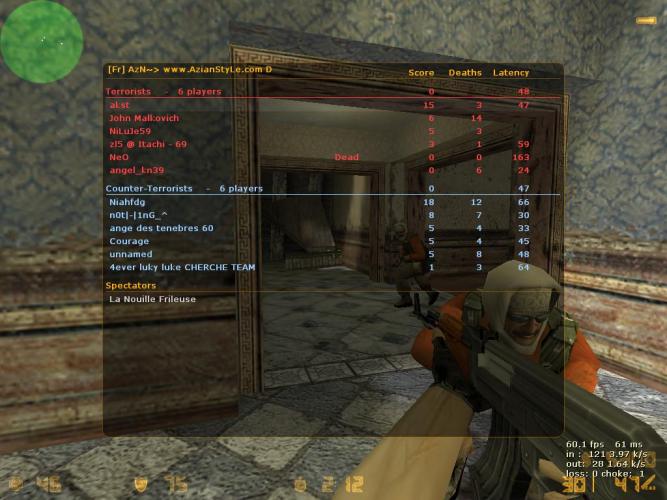Select player NeO marked Dead
The image size is (667, 500).
119,157
